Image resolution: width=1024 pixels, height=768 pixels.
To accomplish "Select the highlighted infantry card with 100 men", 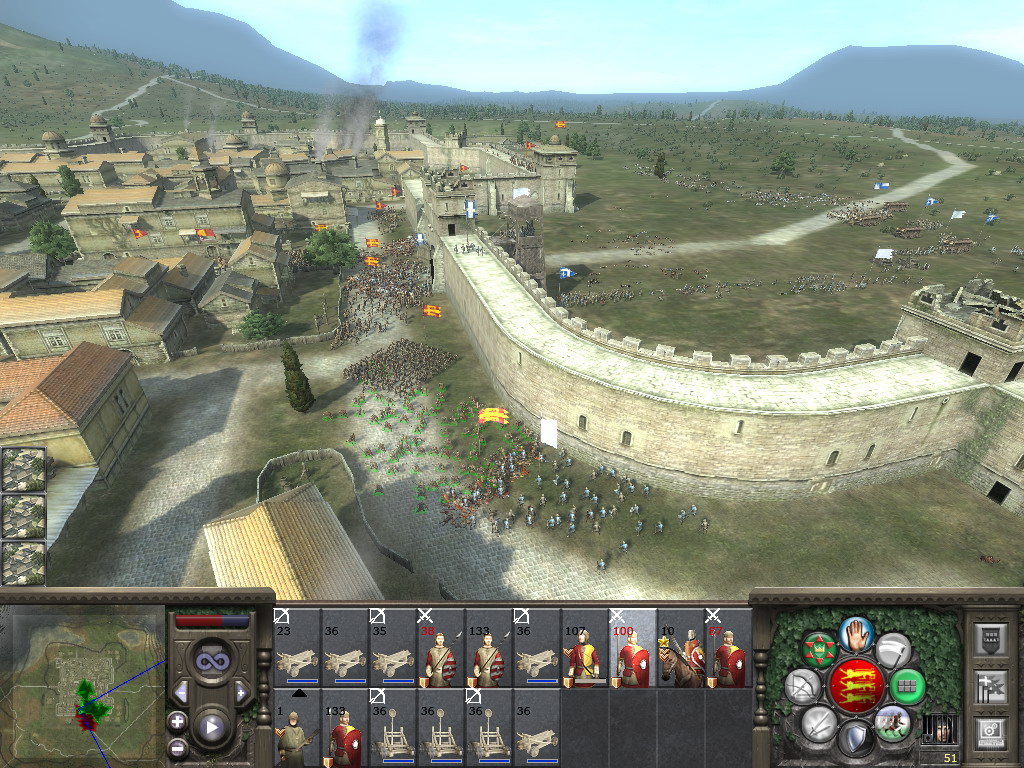I will click(x=633, y=648).
